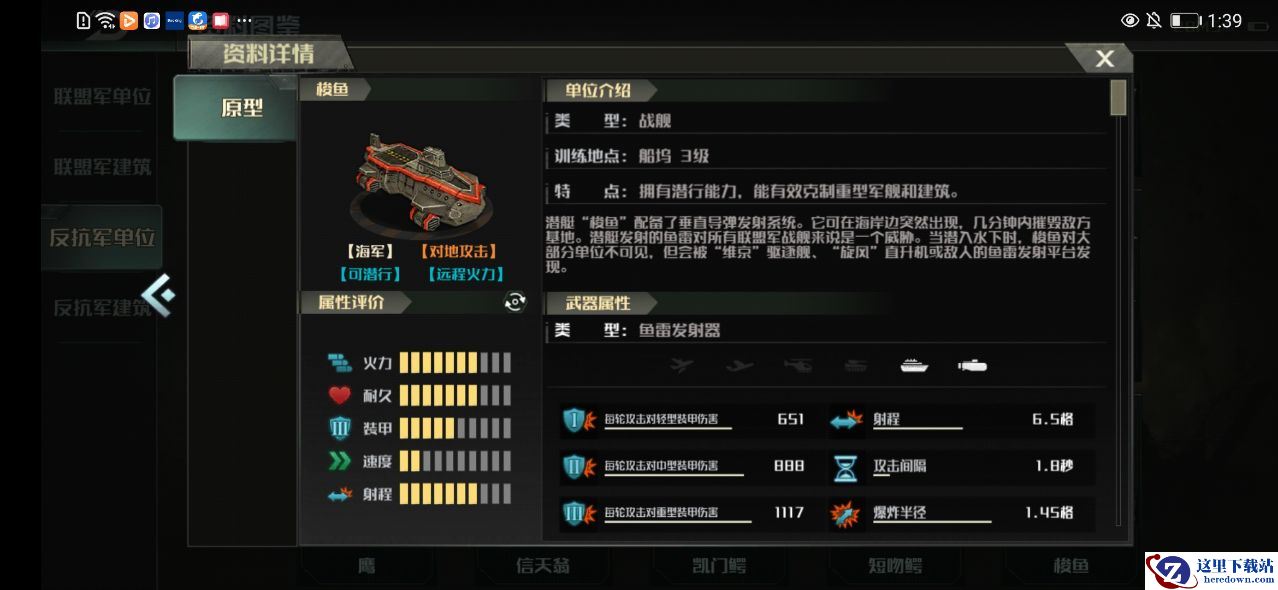
Task: Click the details panel scrollbar
Action: 1118,99
